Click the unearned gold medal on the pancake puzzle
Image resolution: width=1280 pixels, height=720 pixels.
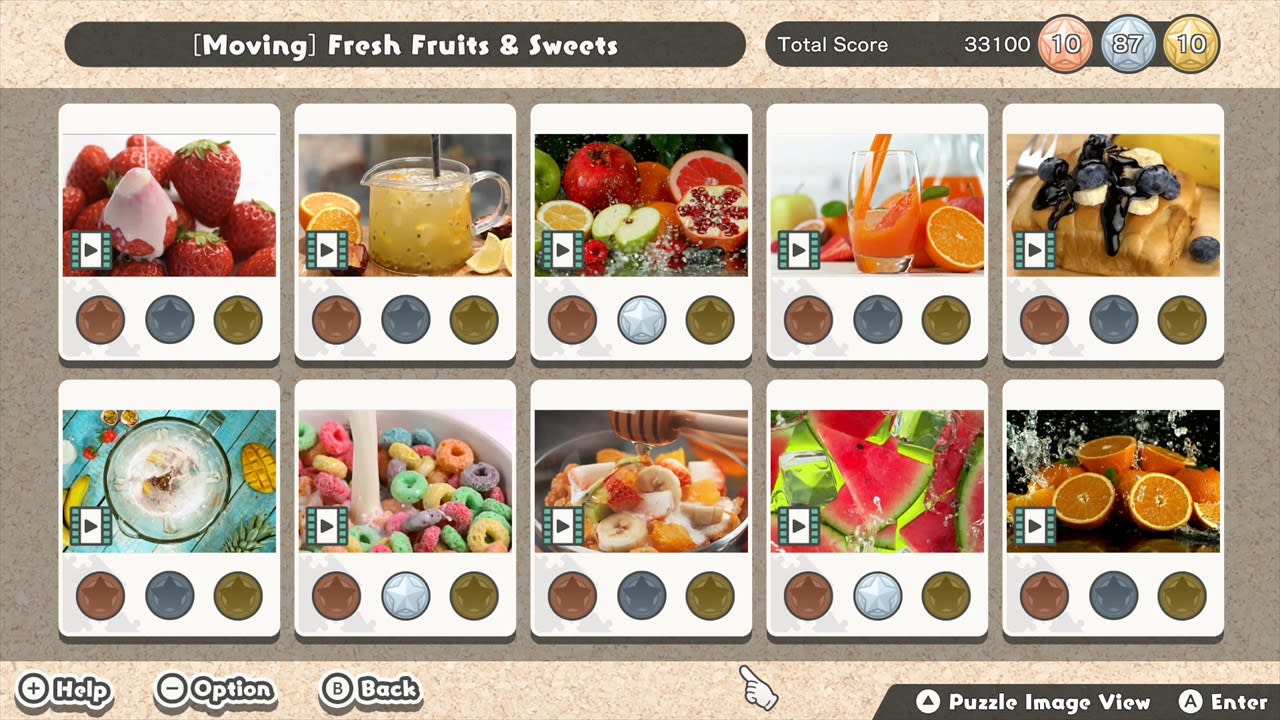[x=1181, y=320]
